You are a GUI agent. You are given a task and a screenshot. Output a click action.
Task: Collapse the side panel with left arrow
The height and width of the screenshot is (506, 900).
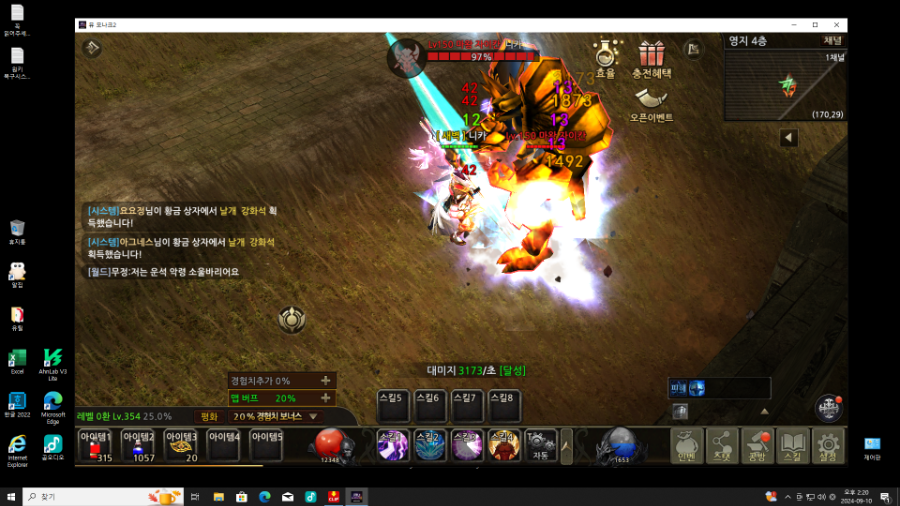(788, 137)
